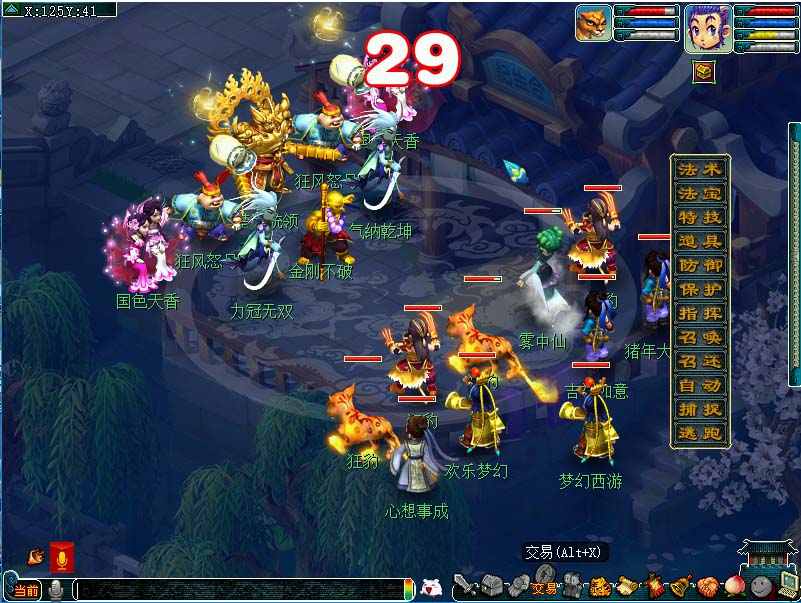Choose the 法宝 battle command
The height and width of the screenshot is (603, 801).
[x=699, y=193]
